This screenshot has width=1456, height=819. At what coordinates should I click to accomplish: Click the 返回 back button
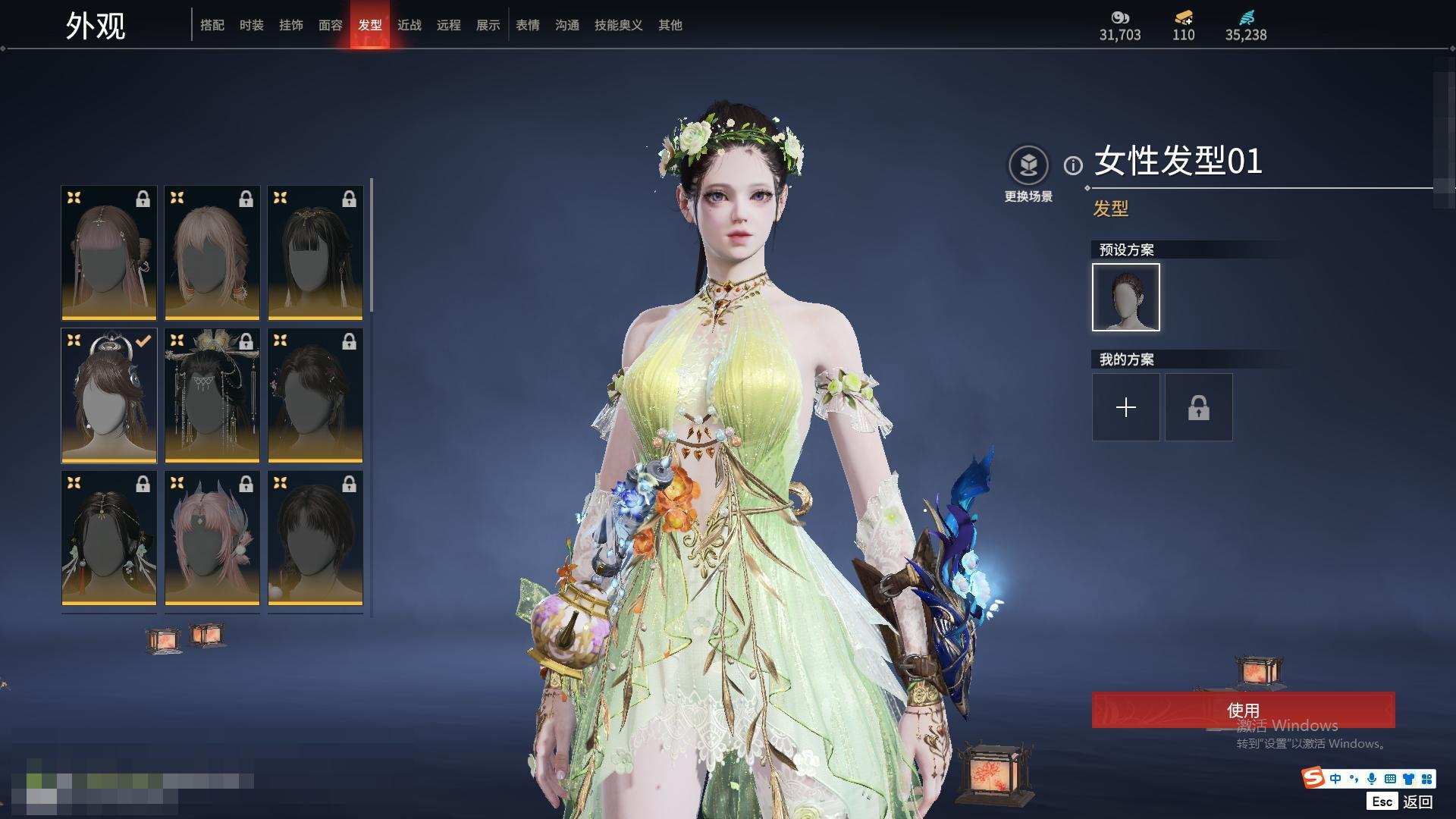1417,801
